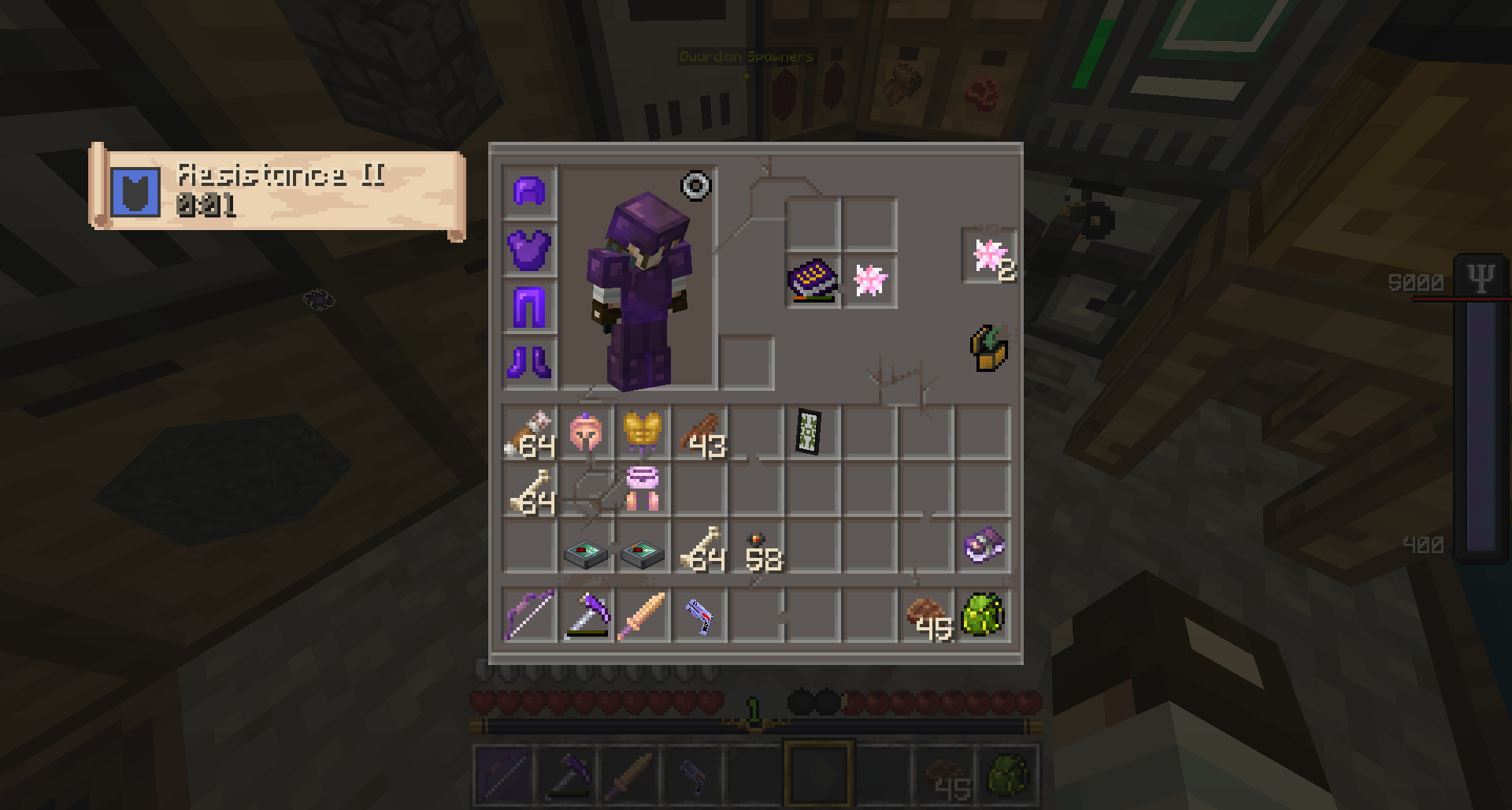Image resolution: width=1512 pixels, height=810 pixels.
Task: Select the purple helmet armor slot
Action: tap(529, 191)
